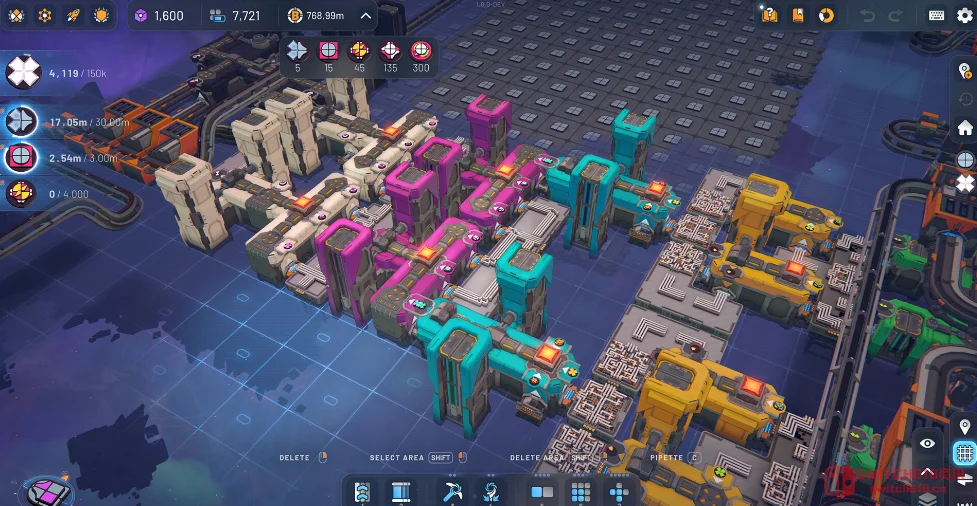The height and width of the screenshot is (506, 977).
Task: Open the hexagon-cluster research icon
Action: 45,15
